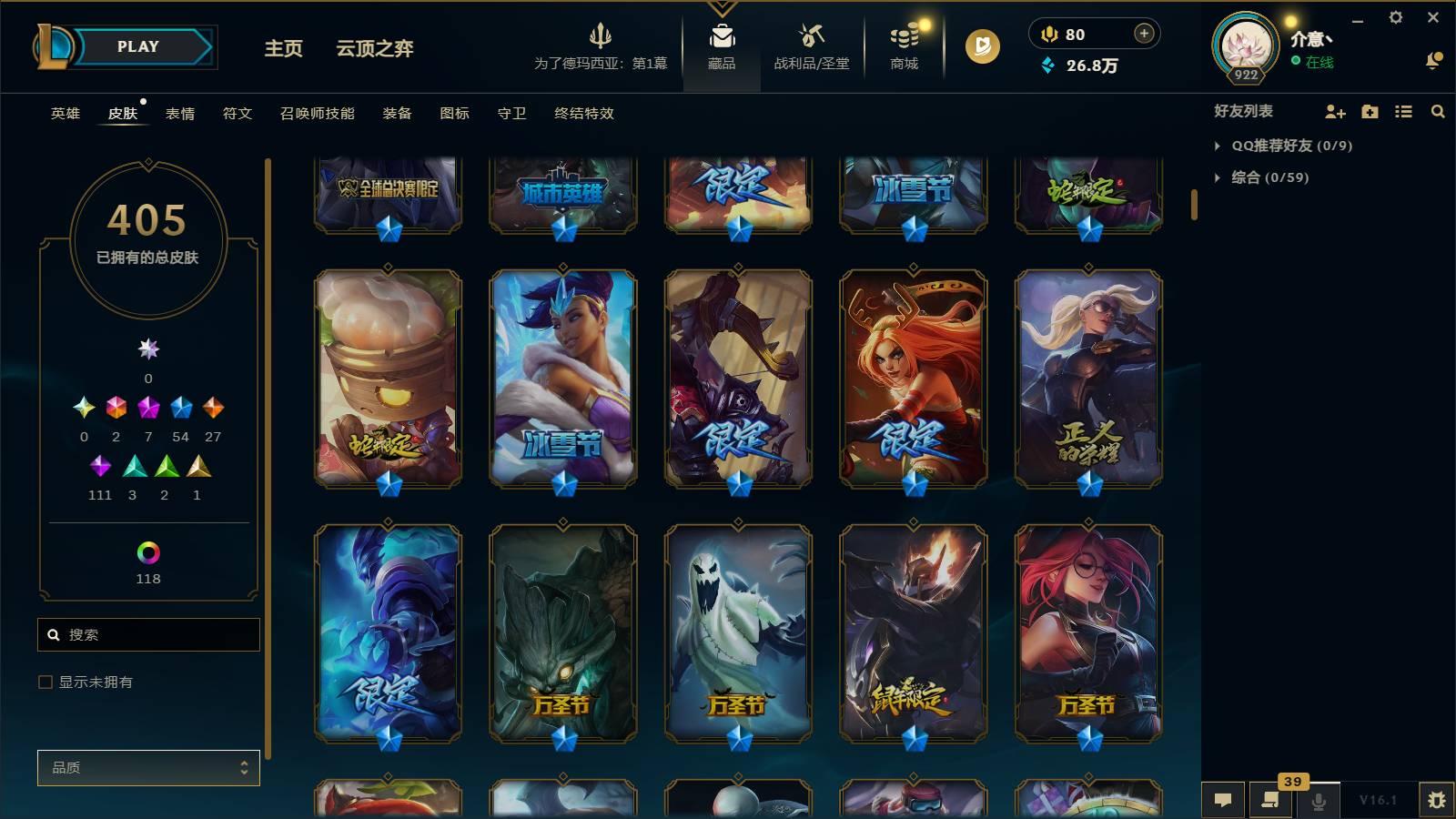Switch to the 英雄 tab
Image resolution: width=1456 pixels, height=819 pixels.
(64, 114)
